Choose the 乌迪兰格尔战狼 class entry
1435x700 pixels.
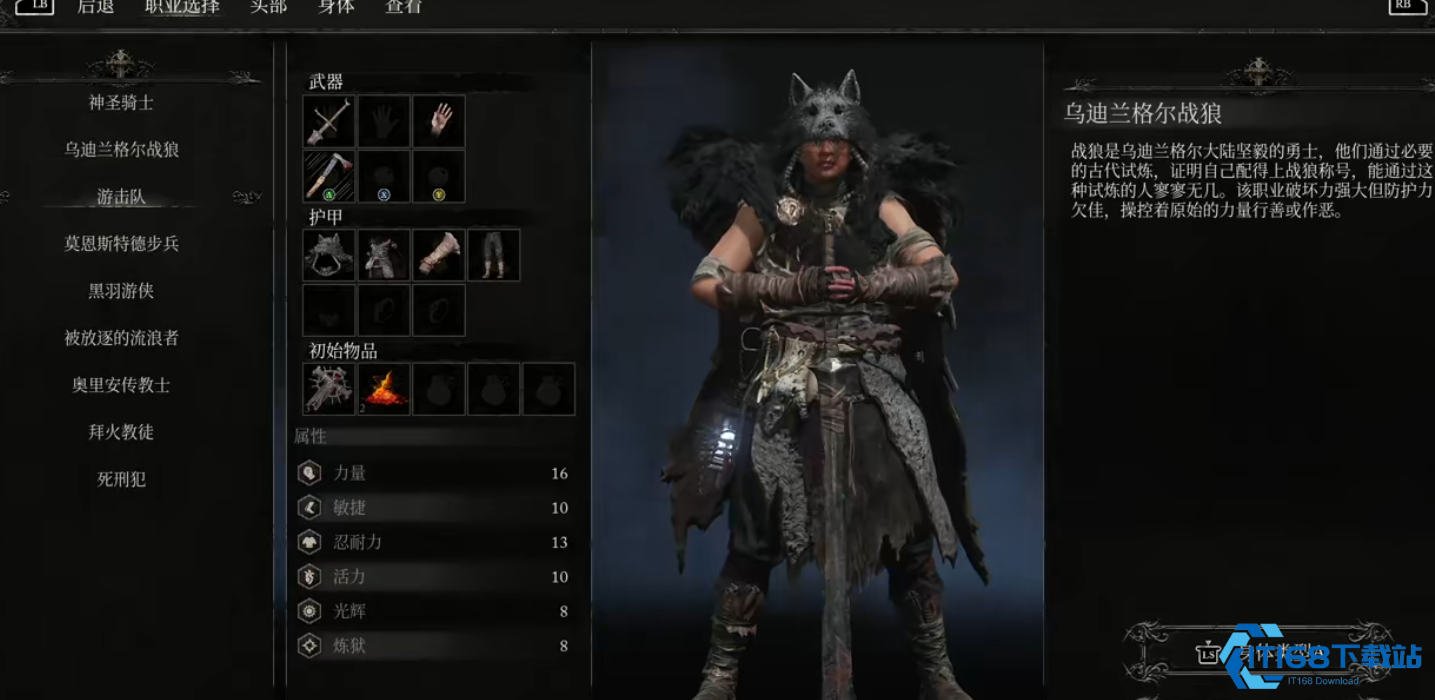121,149
